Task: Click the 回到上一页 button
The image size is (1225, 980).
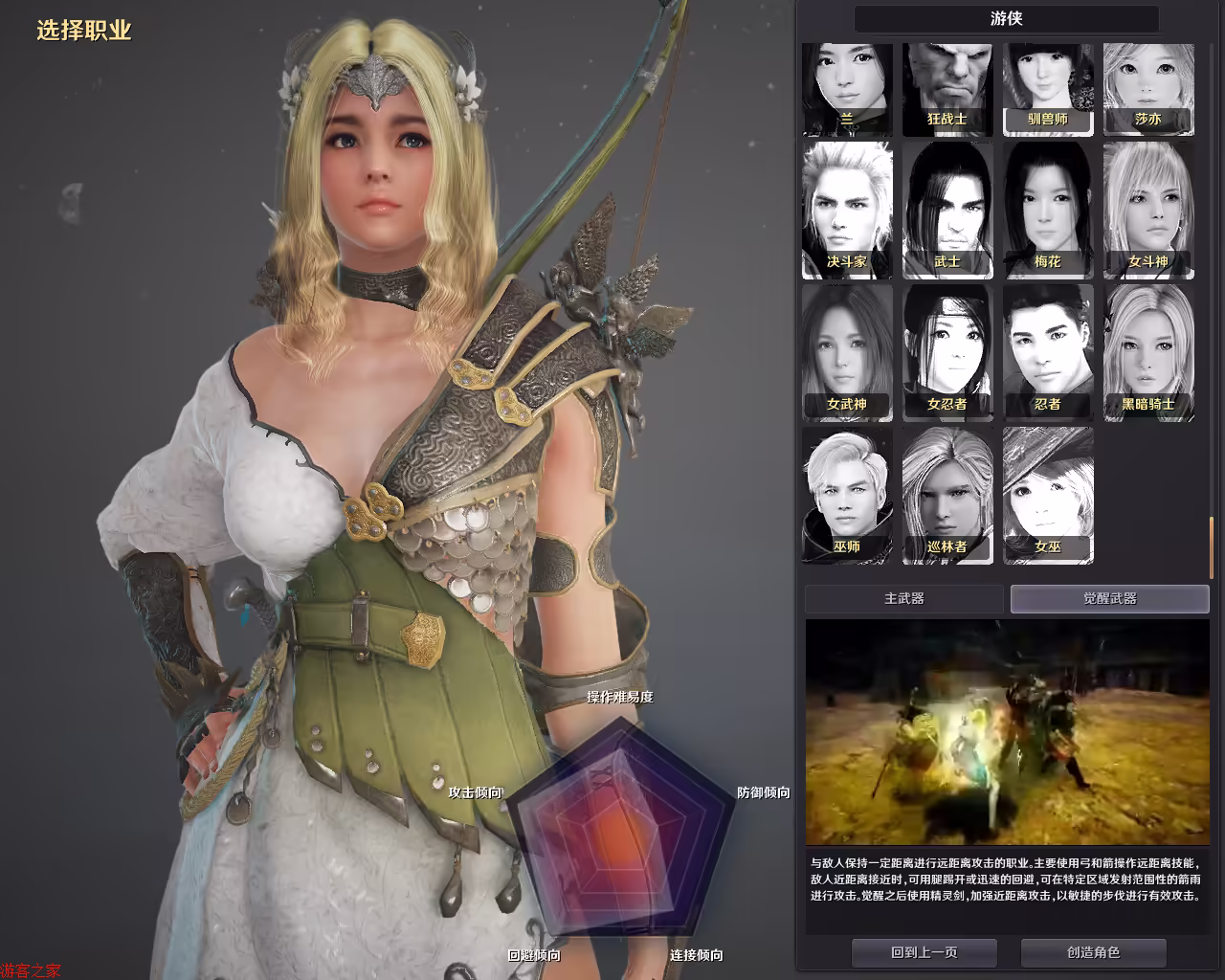Action: click(x=924, y=952)
